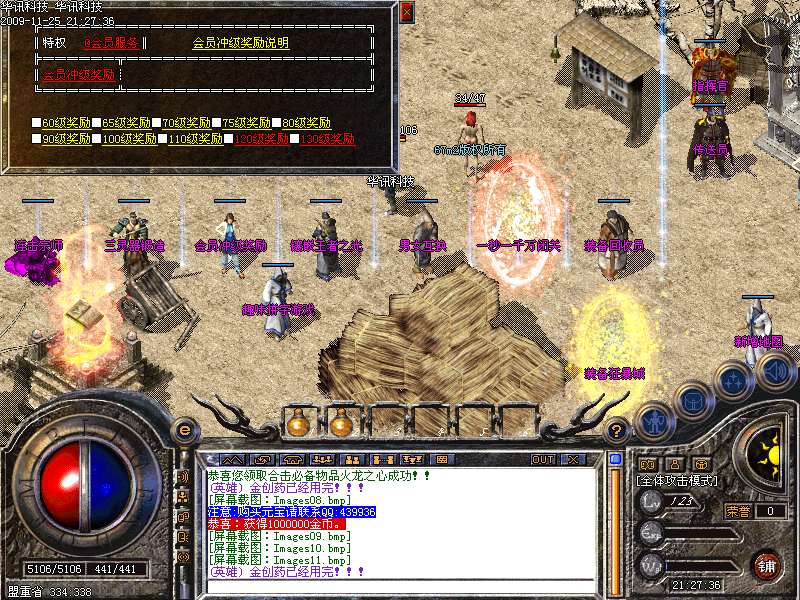The width and height of the screenshot is (800, 600).
Task: Click the OUT button above chat
Action: [x=543, y=459]
